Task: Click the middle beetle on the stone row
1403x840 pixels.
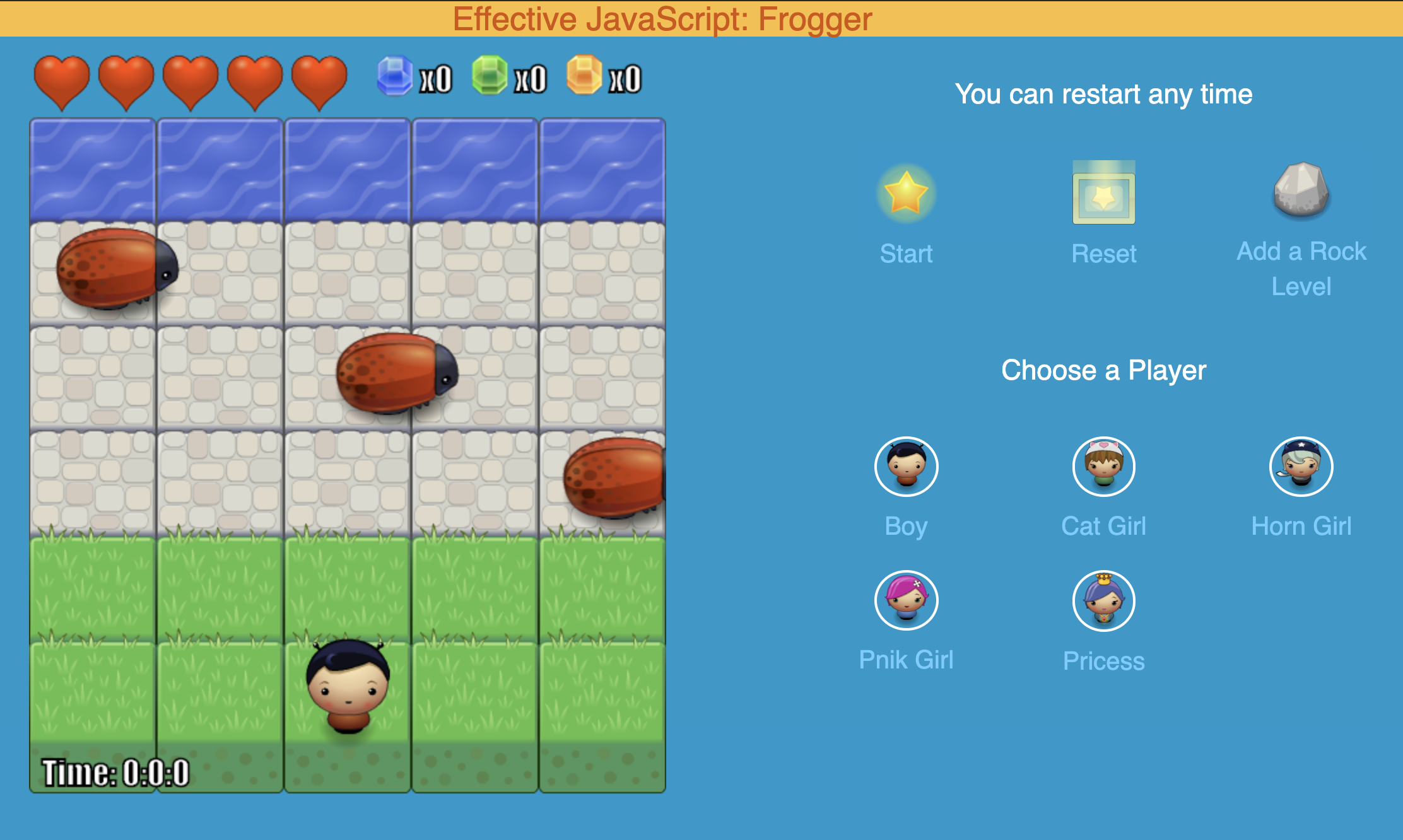Action: pos(394,372)
